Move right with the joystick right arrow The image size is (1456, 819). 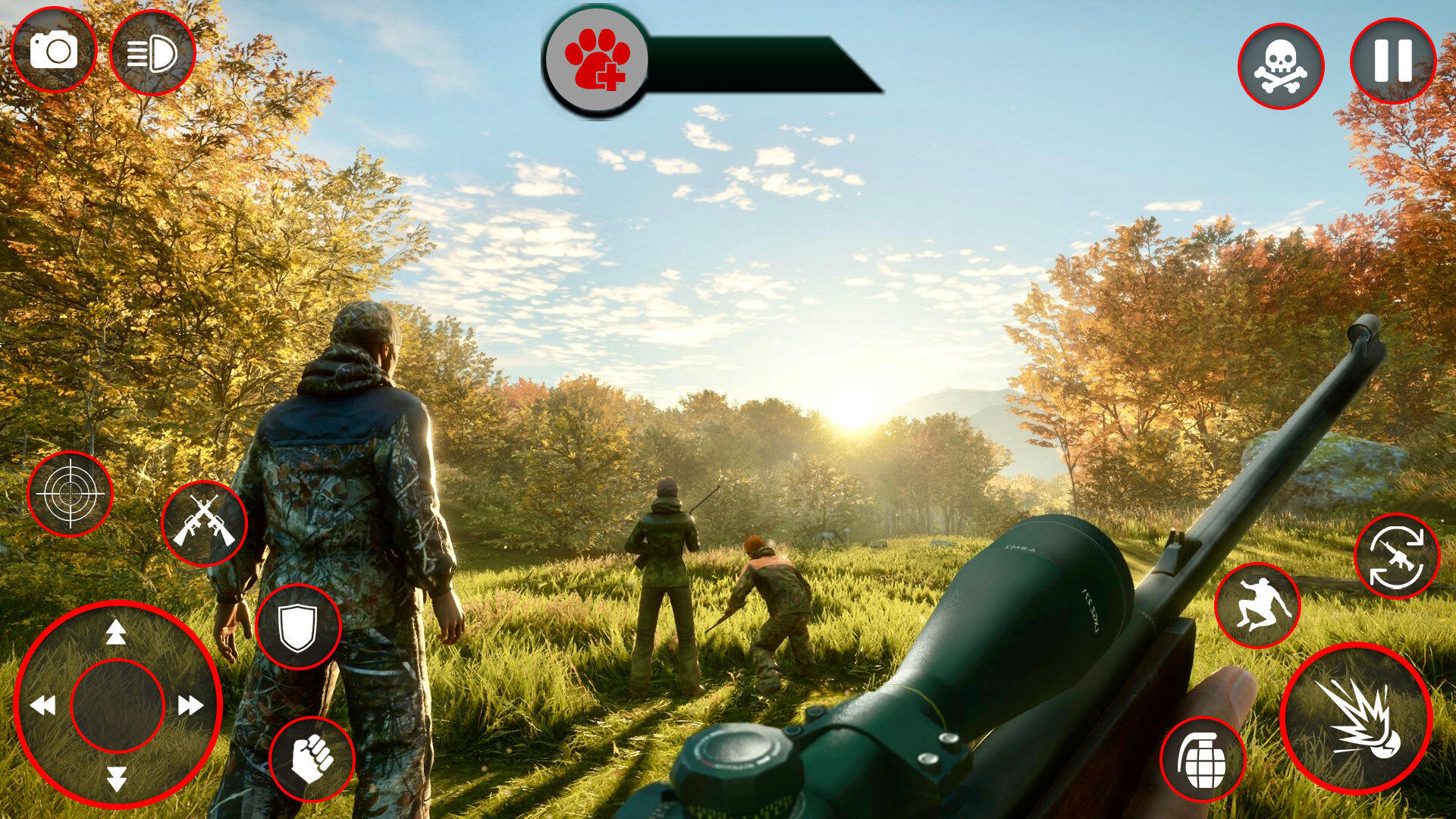tap(190, 706)
